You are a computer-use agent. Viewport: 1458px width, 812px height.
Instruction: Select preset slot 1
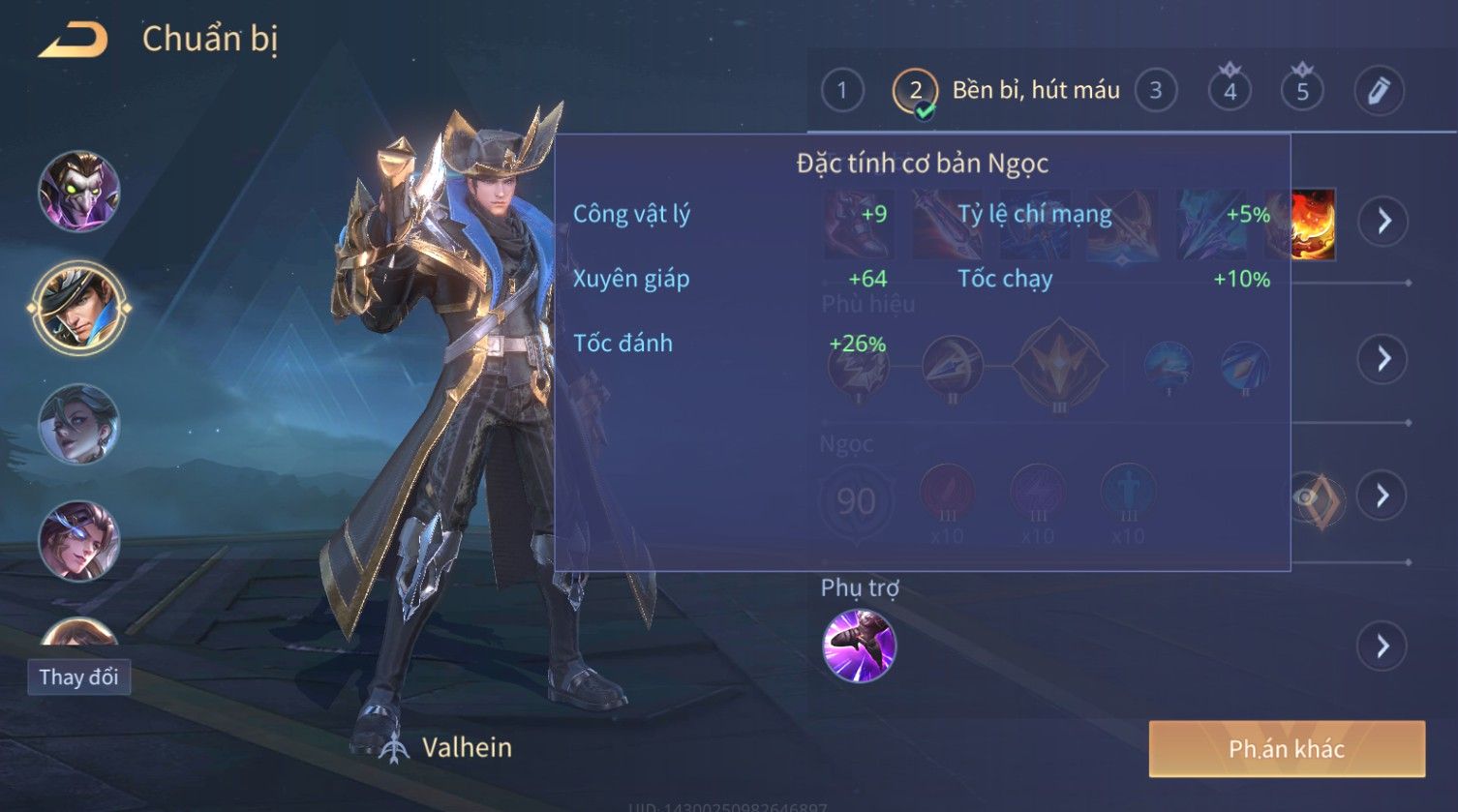pos(842,91)
